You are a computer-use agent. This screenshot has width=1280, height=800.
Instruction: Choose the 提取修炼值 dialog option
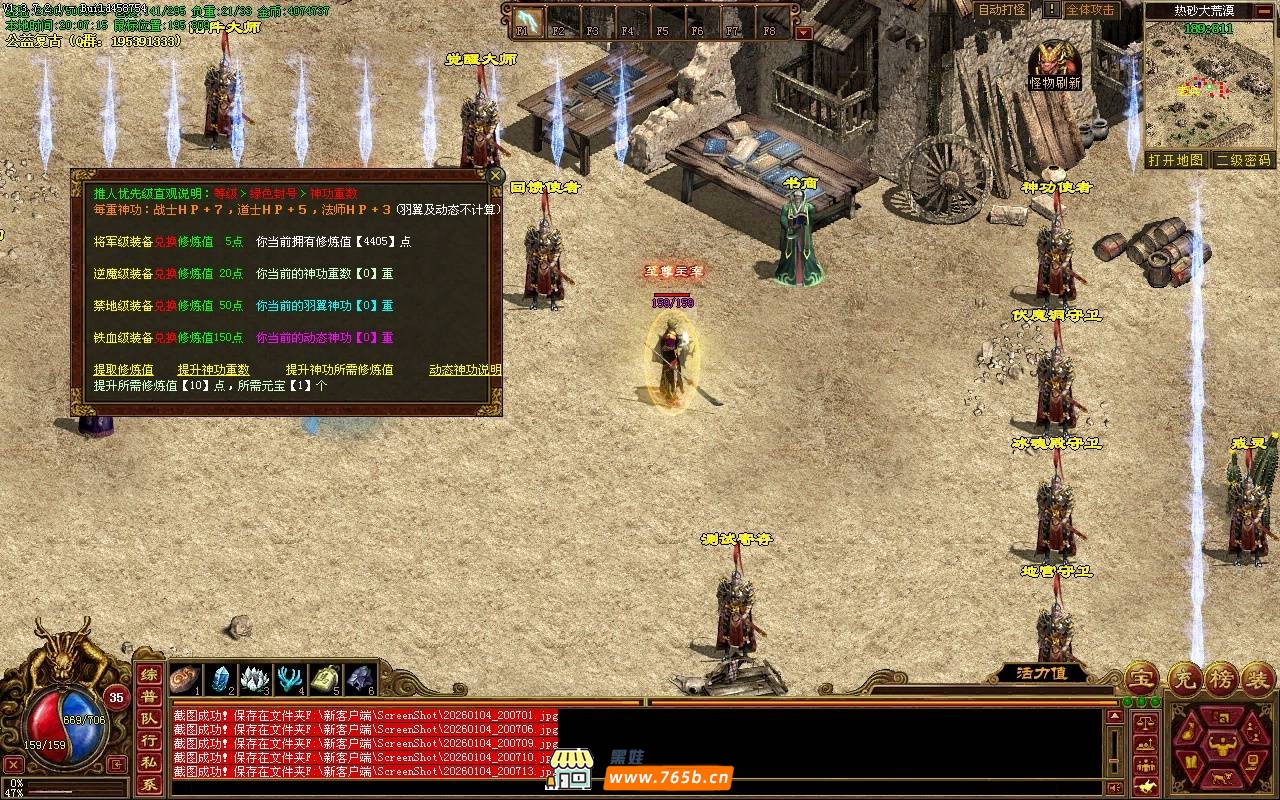pyautogui.click(x=124, y=370)
